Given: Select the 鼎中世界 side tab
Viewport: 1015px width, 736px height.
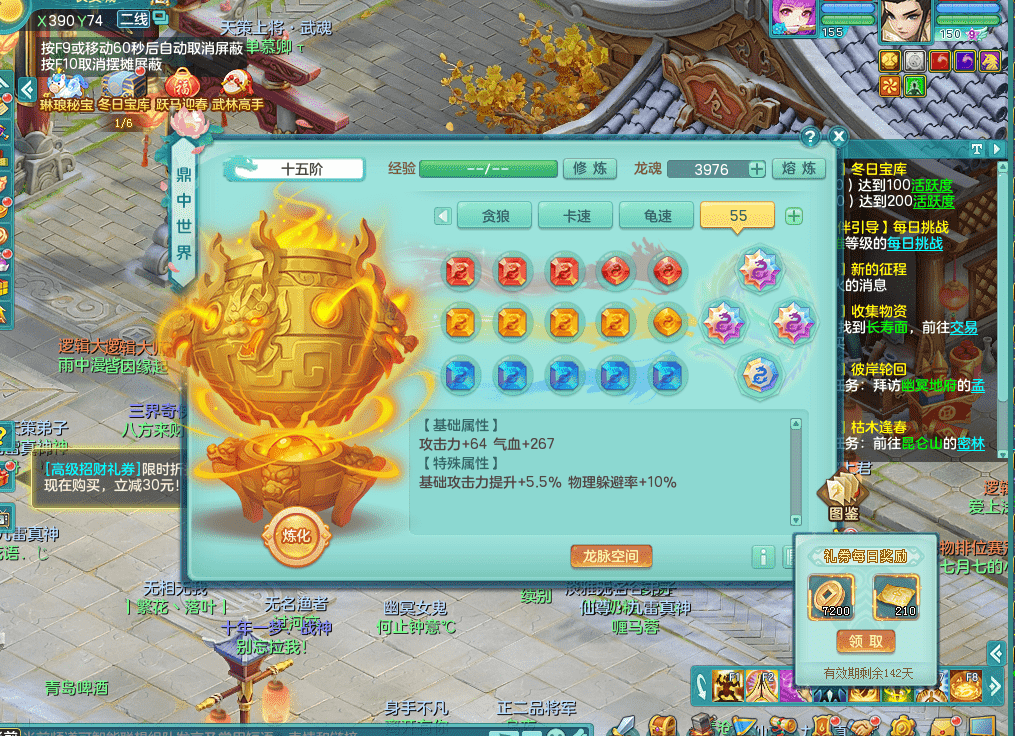Looking at the screenshot, I should (x=183, y=214).
